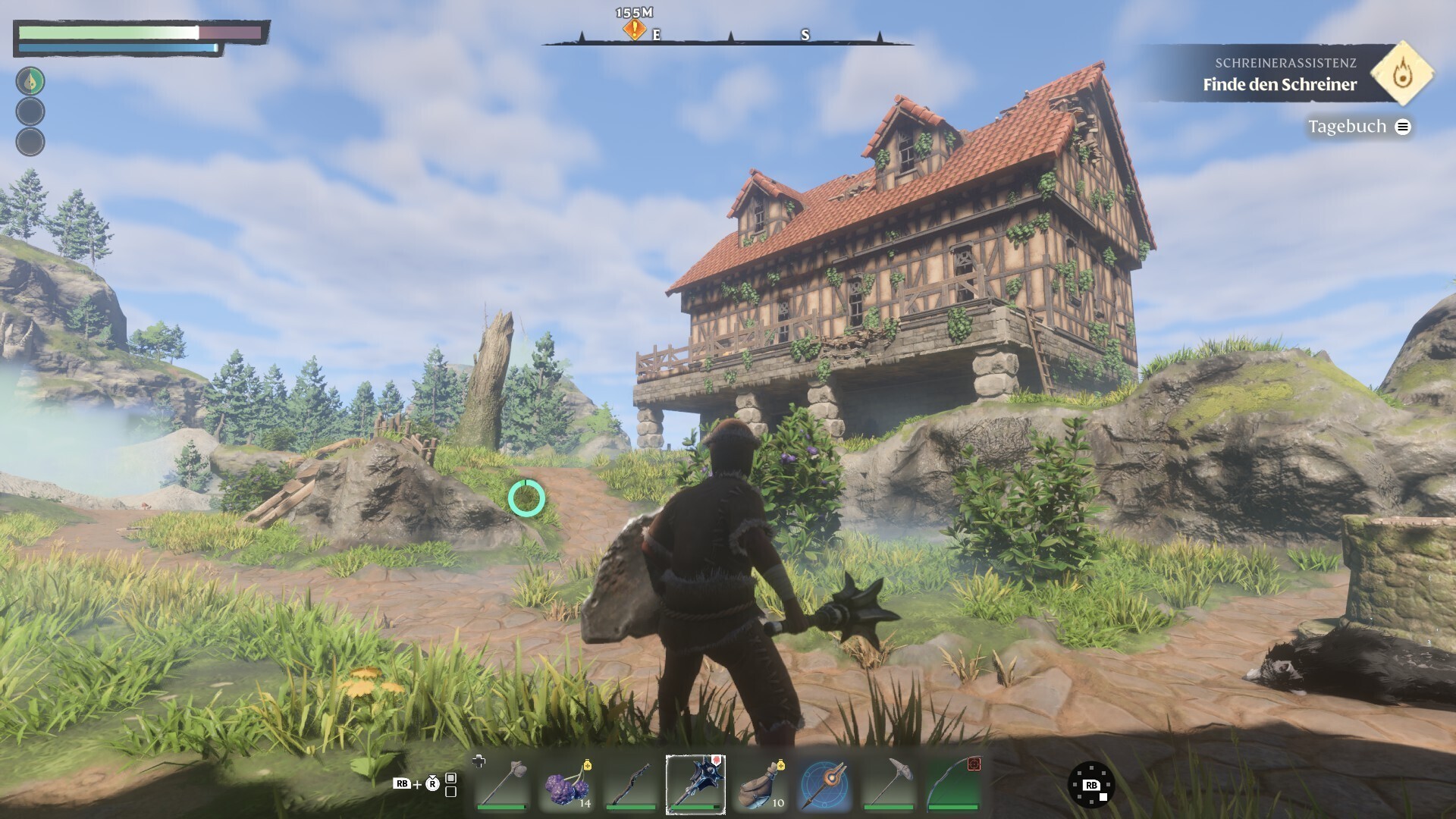The height and width of the screenshot is (819, 1456).
Task: Click the orange quest marker on compass
Action: tap(634, 30)
